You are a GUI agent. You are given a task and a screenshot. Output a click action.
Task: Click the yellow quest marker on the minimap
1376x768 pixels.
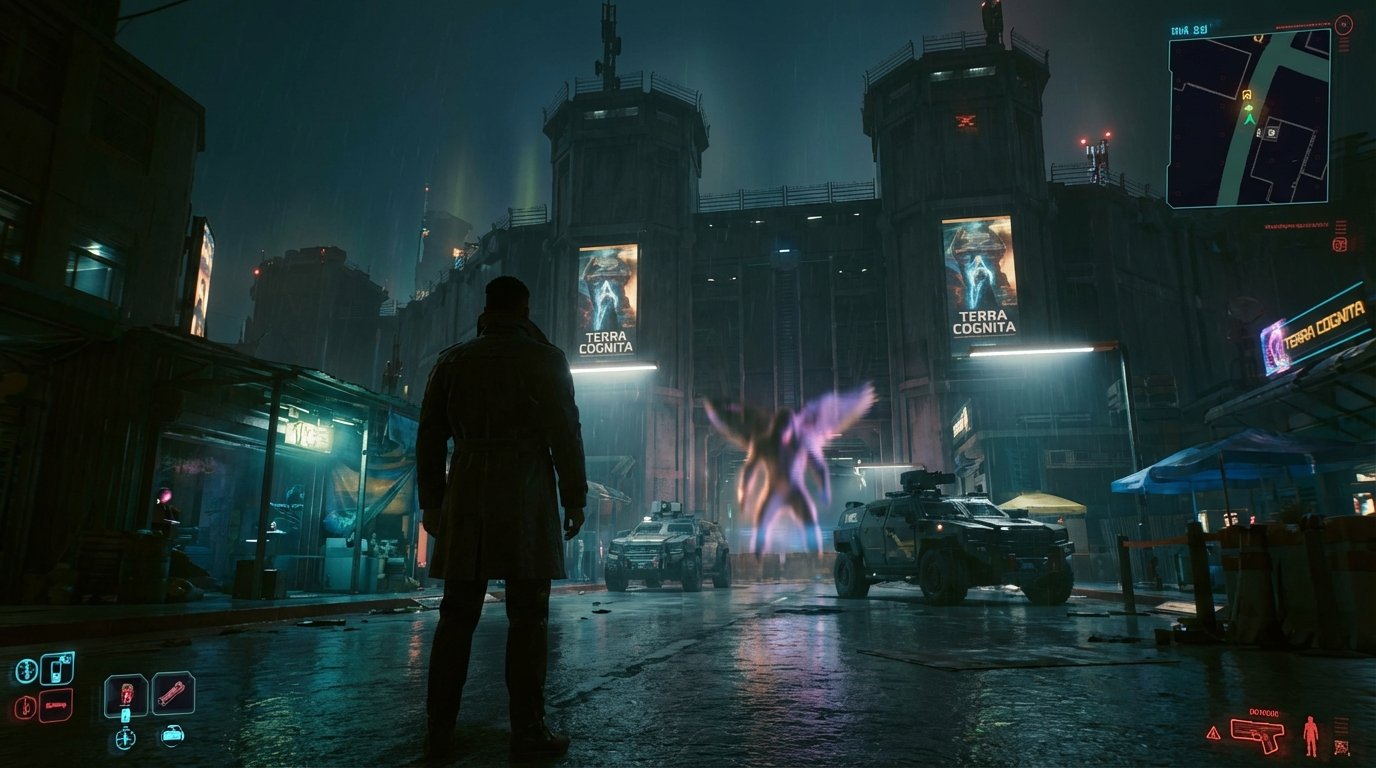pos(1247,95)
